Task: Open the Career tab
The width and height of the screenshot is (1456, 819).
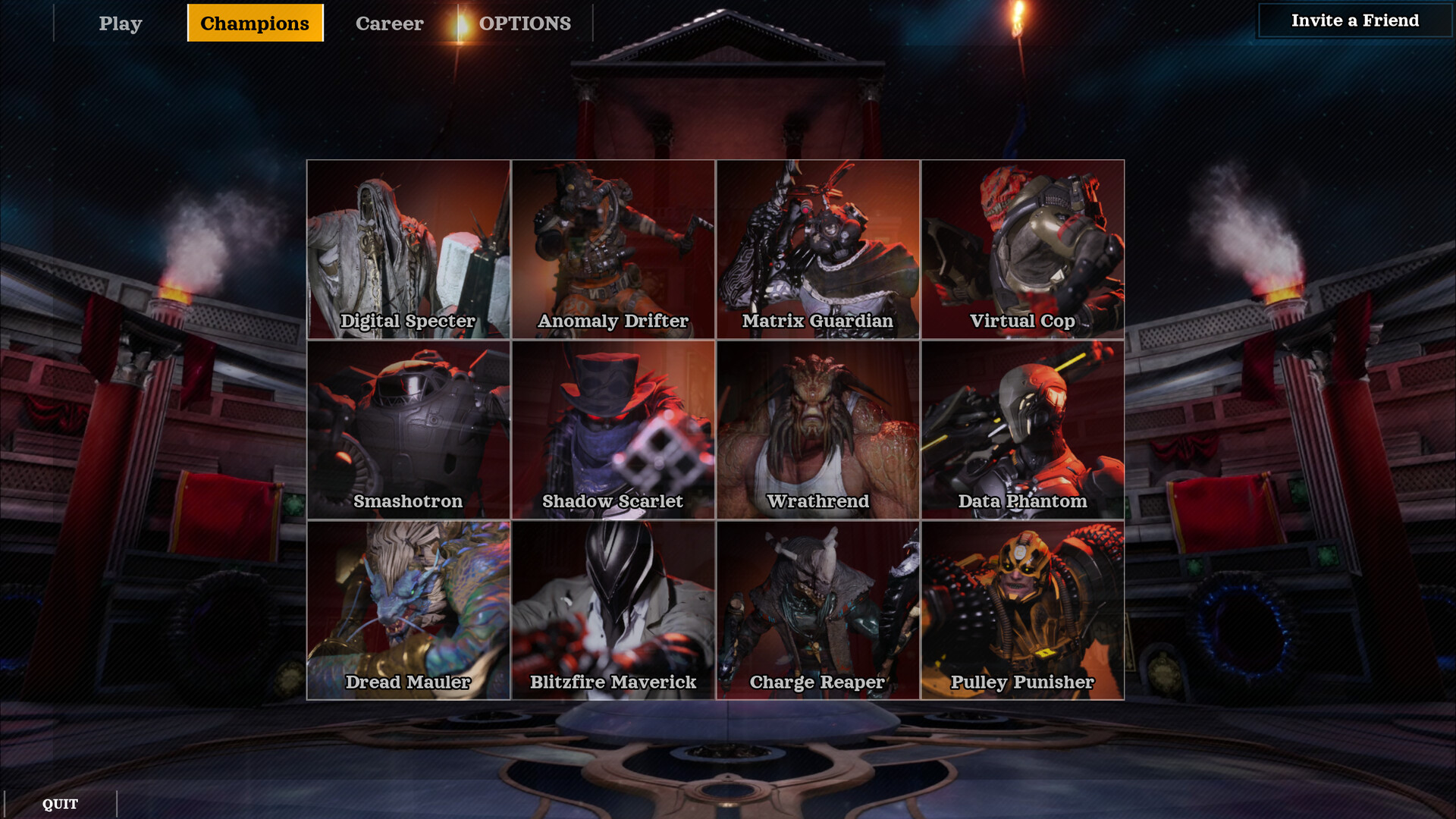Action: tap(389, 24)
